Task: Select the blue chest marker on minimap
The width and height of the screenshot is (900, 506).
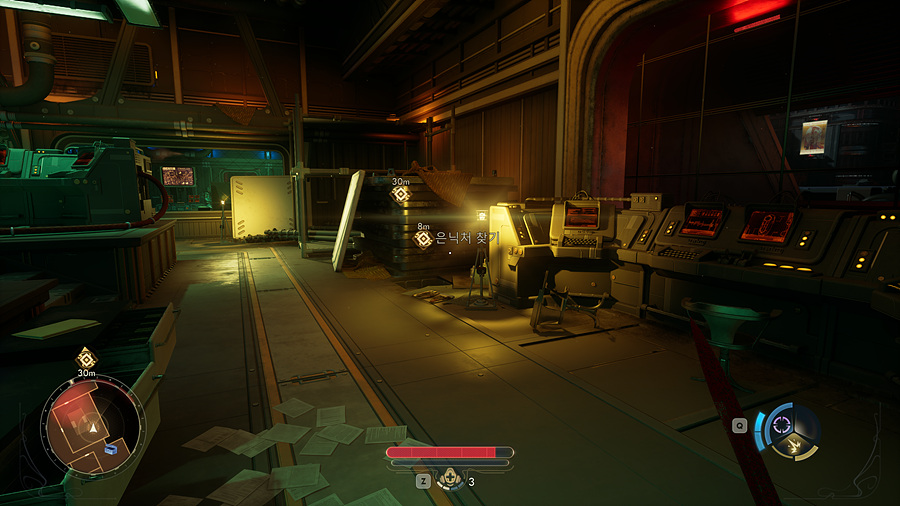Action: click(110, 450)
